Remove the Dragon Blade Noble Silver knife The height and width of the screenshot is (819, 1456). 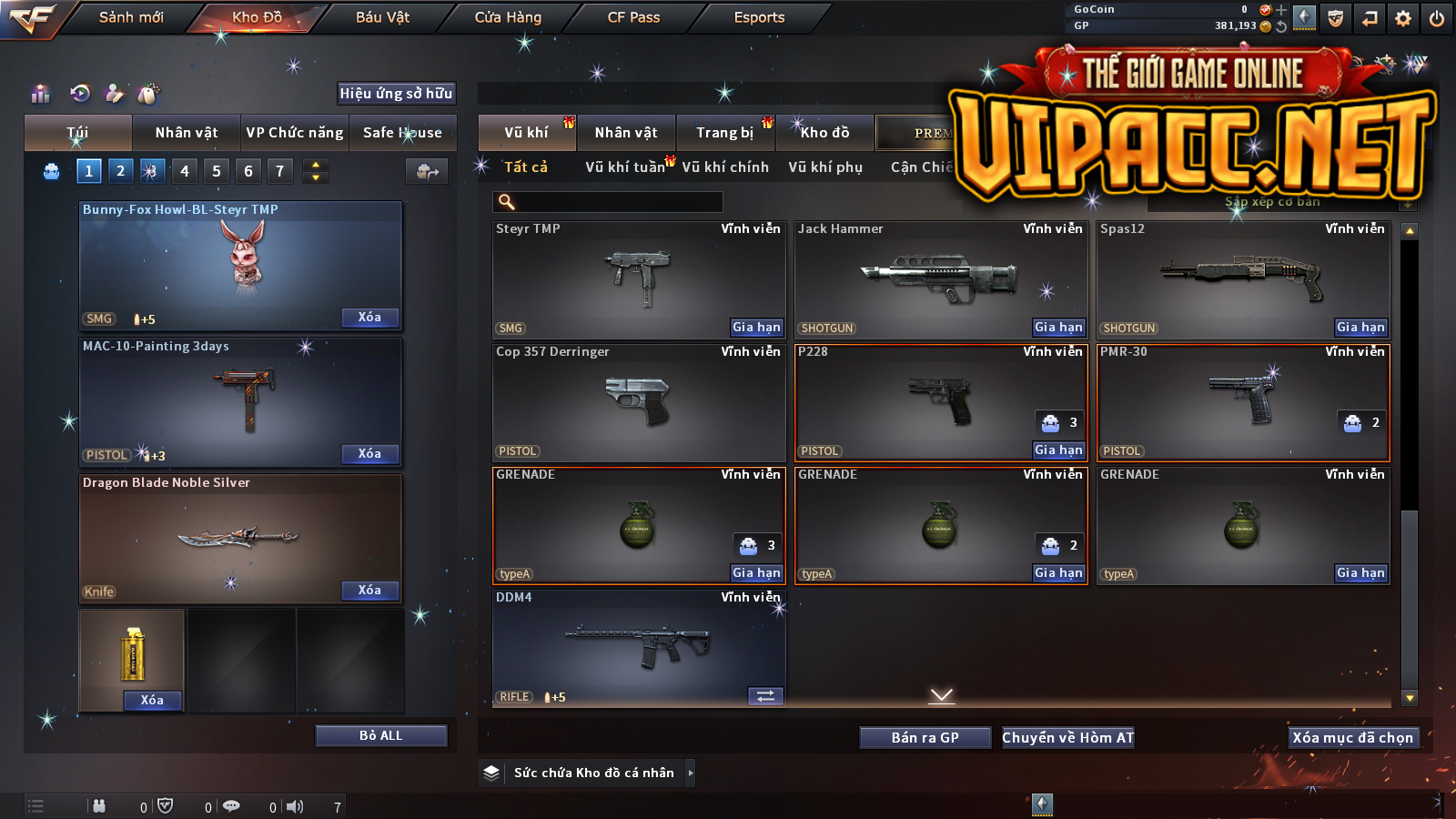click(x=369, y=591)
